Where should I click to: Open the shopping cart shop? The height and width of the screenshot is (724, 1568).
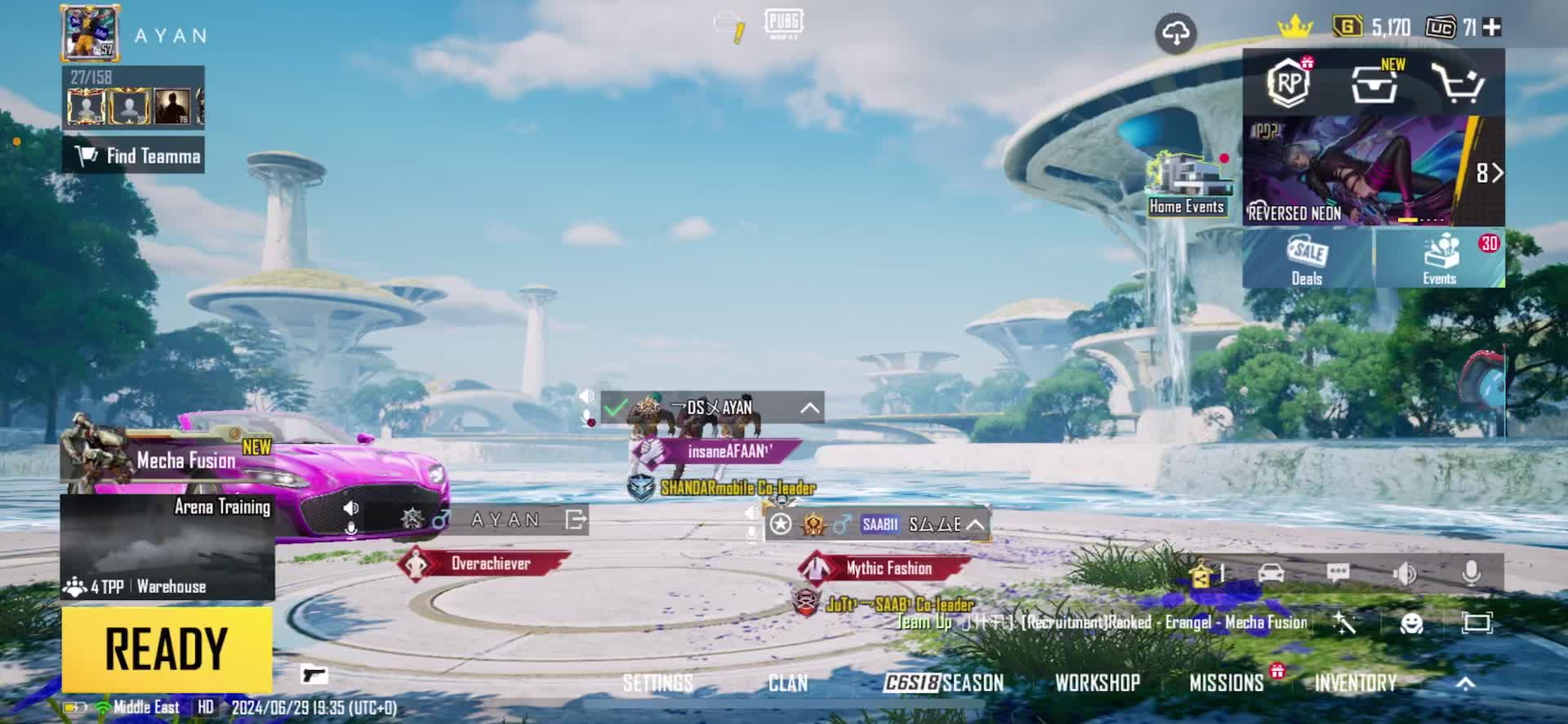tap(1457, 83)
